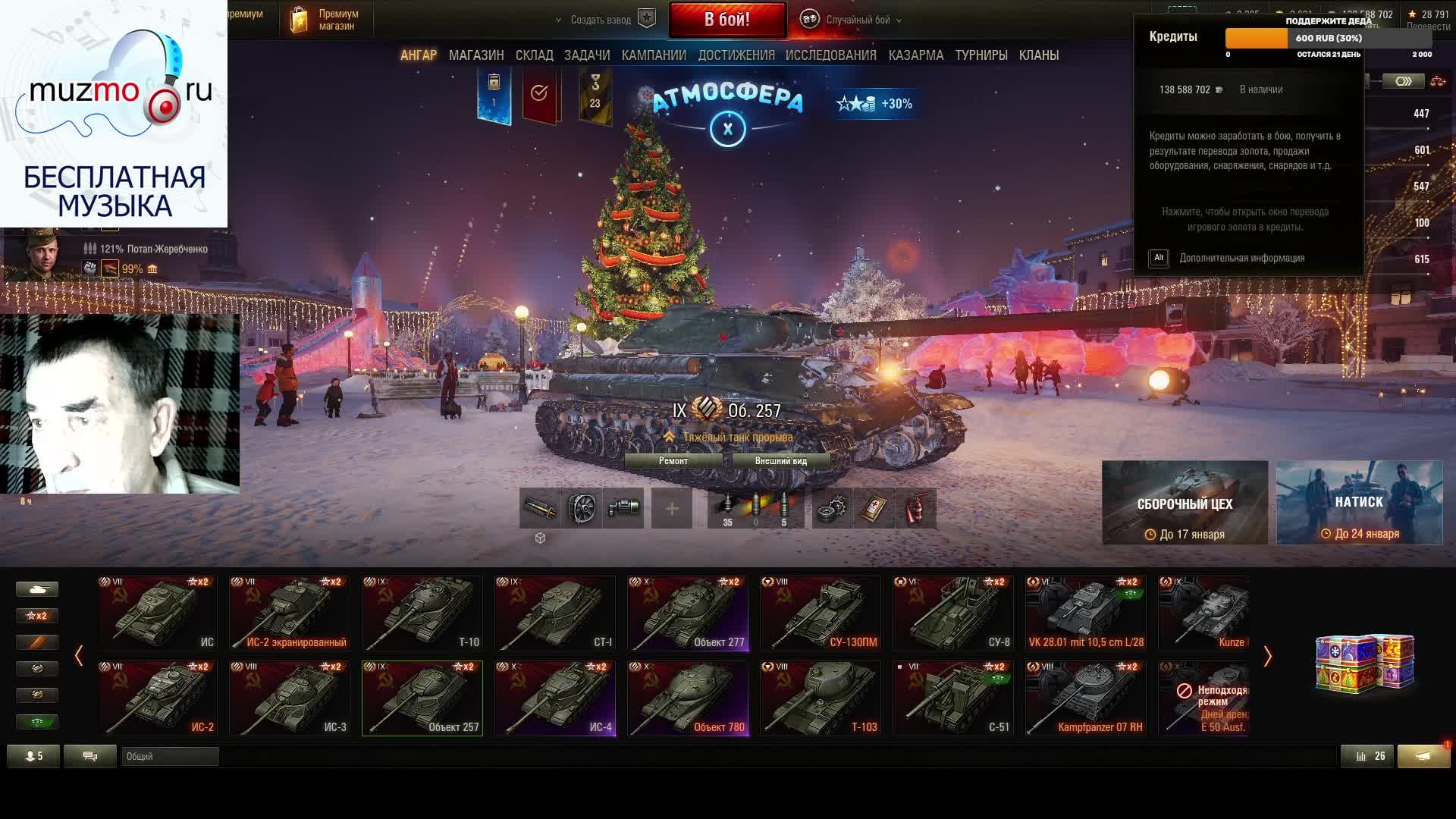The image size is (1456, 819).
Task: Show next tanks with right carousel arrow
Action: pos(1267,656)
